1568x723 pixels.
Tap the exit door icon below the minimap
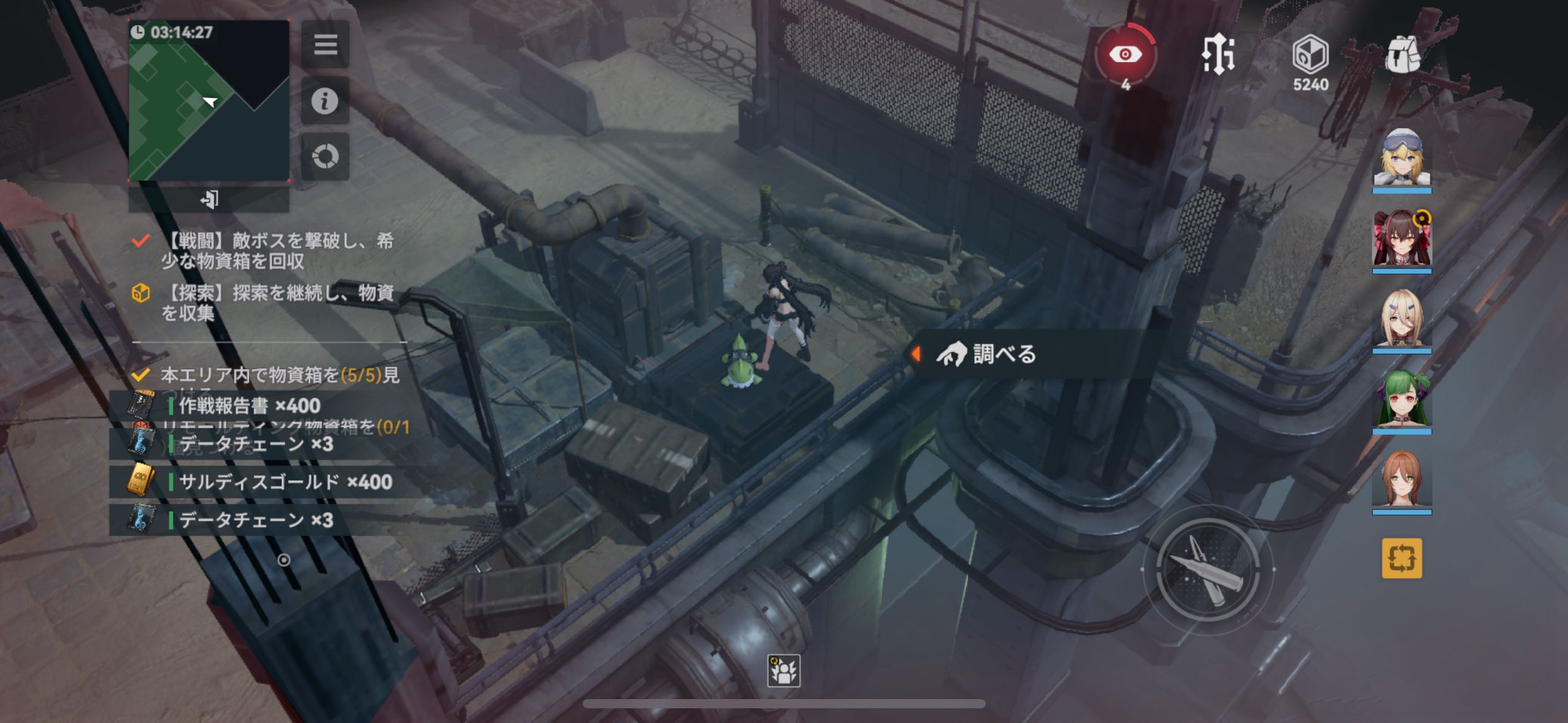(209, 199)
